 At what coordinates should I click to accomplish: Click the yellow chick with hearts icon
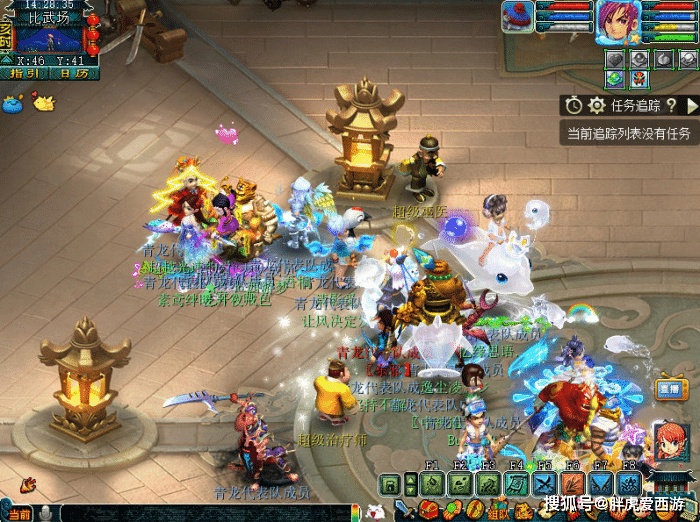coord(43,101)
